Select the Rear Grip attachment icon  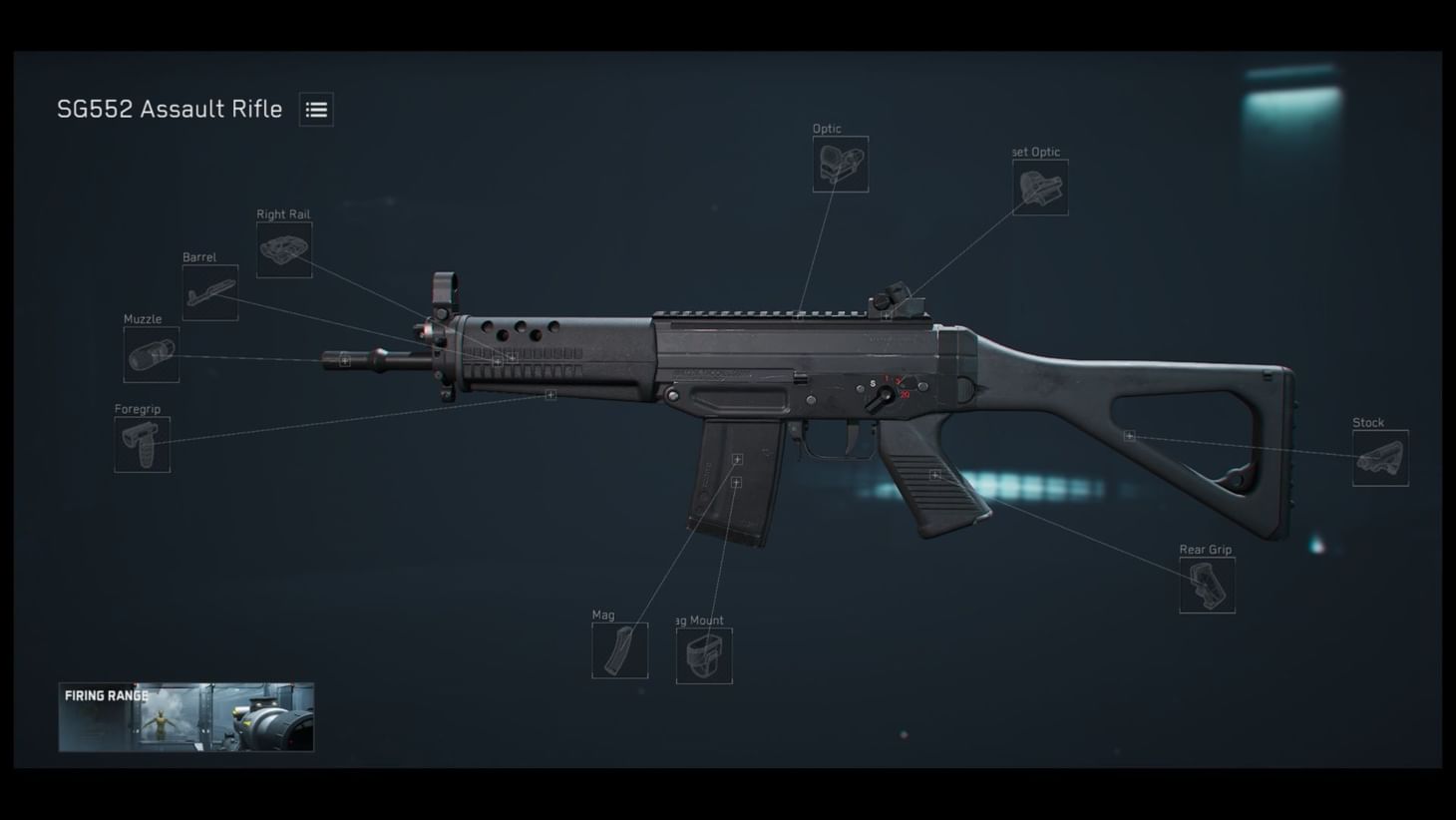click(x=1207, y=585)
